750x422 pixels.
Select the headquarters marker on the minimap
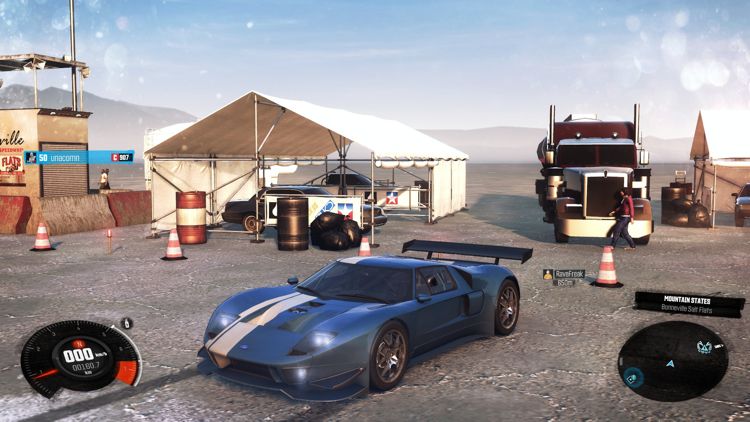tap(705, 347)
